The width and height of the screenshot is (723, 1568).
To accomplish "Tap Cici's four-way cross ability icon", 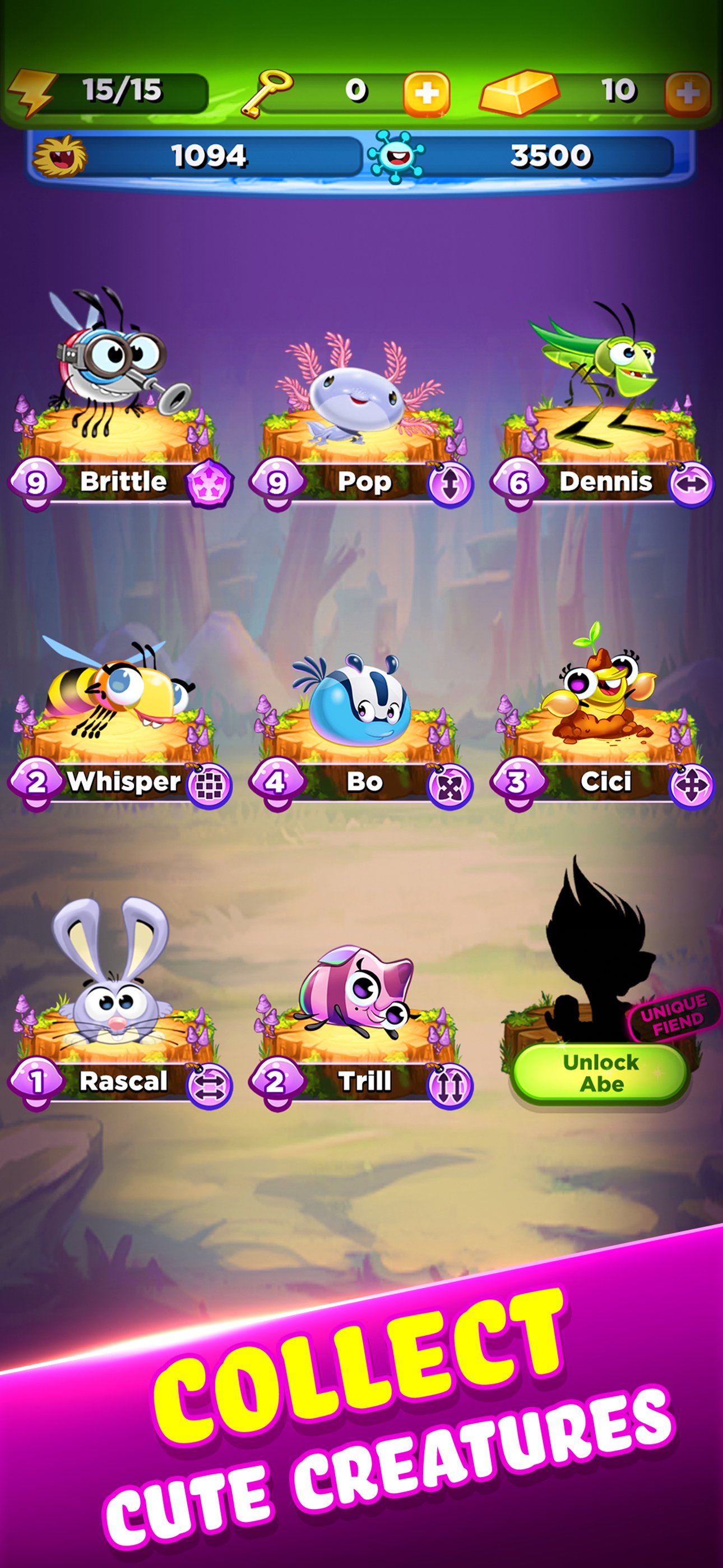I will tap(692, 786).
